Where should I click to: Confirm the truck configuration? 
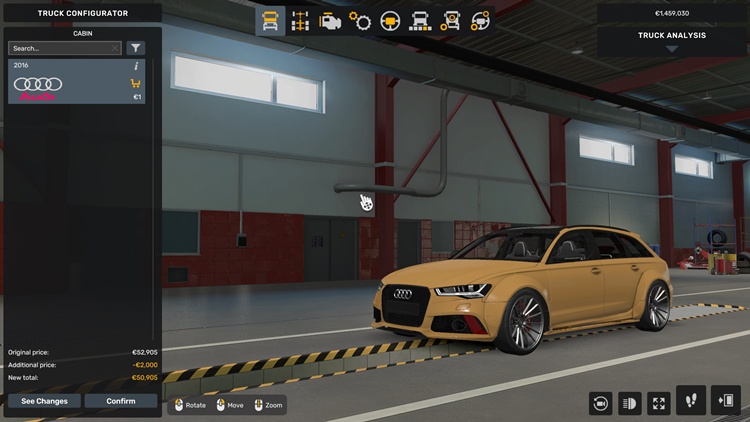120,401
